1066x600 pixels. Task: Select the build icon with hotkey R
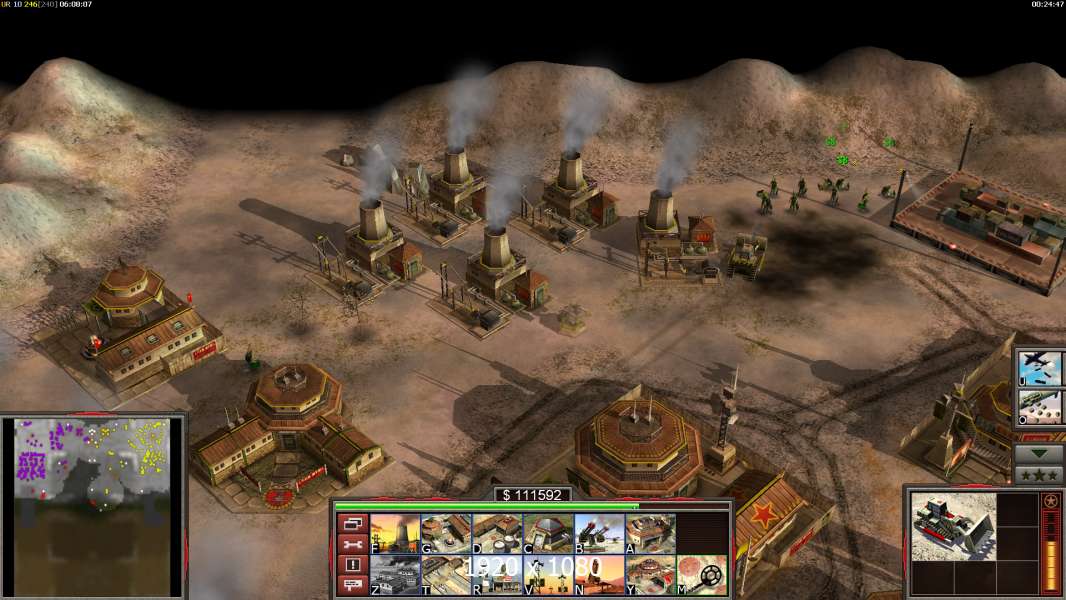pos(497,575)
